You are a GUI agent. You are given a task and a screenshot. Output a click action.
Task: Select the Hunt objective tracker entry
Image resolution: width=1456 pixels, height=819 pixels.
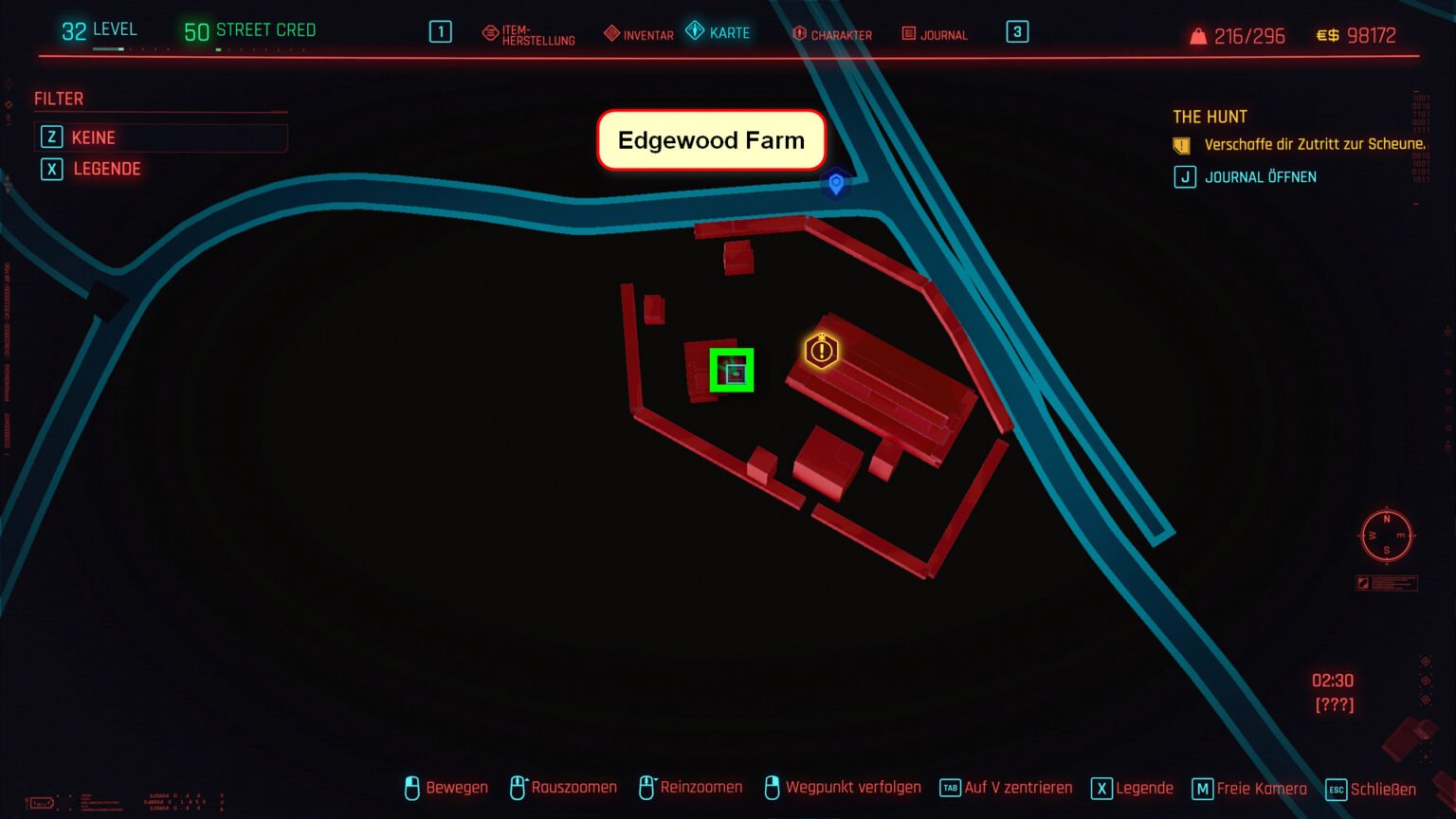[1314, 145]
